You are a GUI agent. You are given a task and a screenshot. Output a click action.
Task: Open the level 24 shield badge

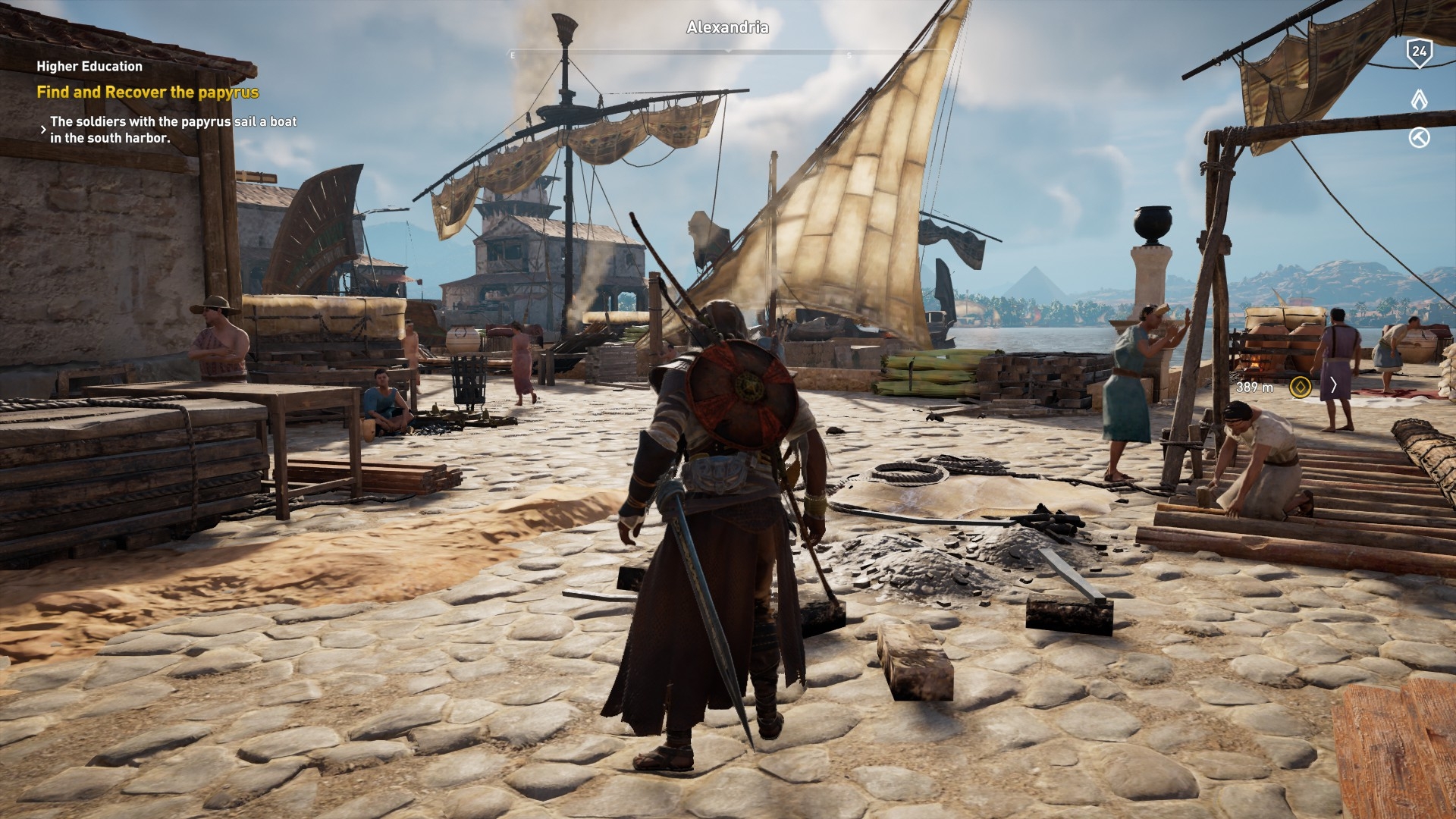point(1419,52)
